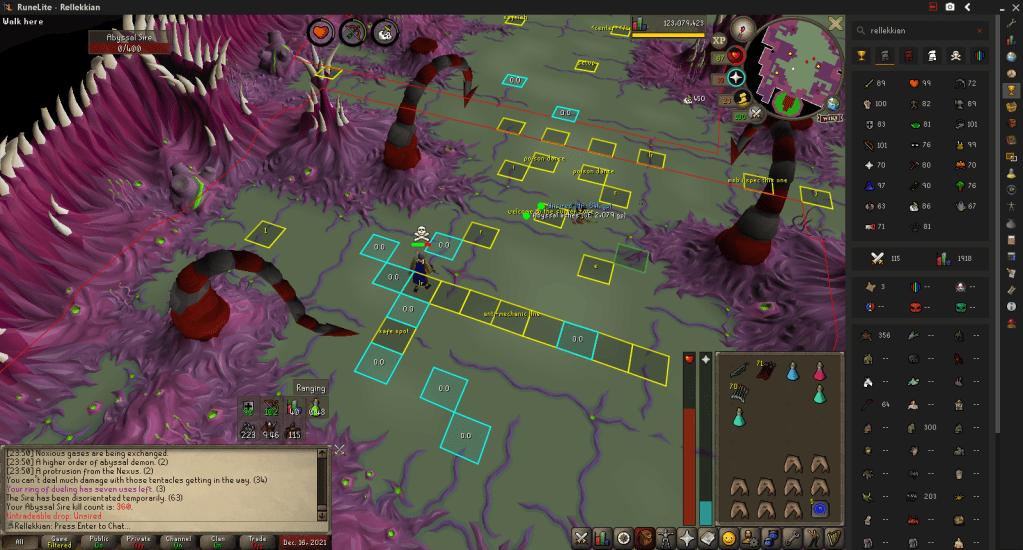The width and height of the screenshot is (1023, 550).
Task: Click the special attack orb
Action: tap(755, 115)
